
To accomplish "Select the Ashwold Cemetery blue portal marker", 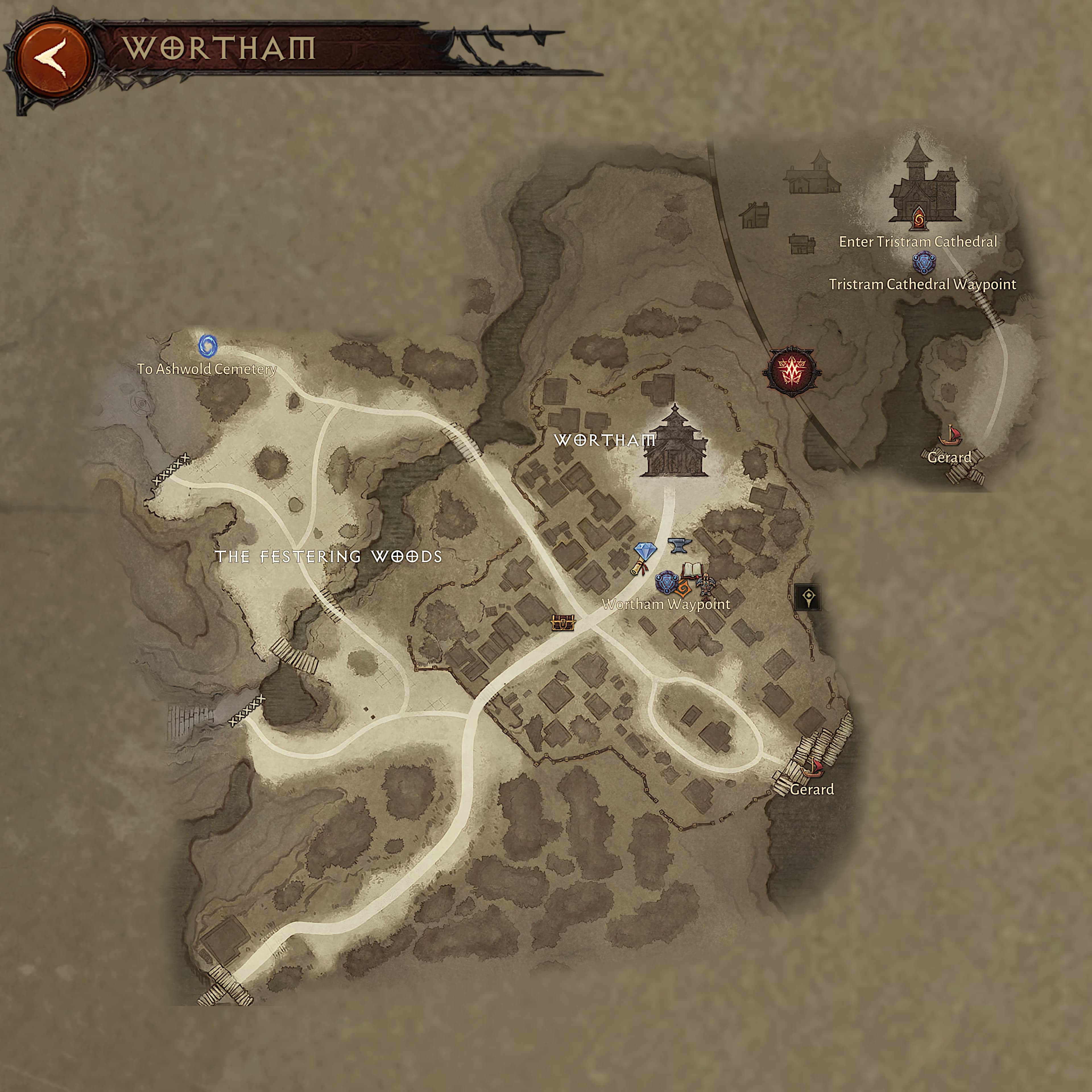I will point(207,345).
